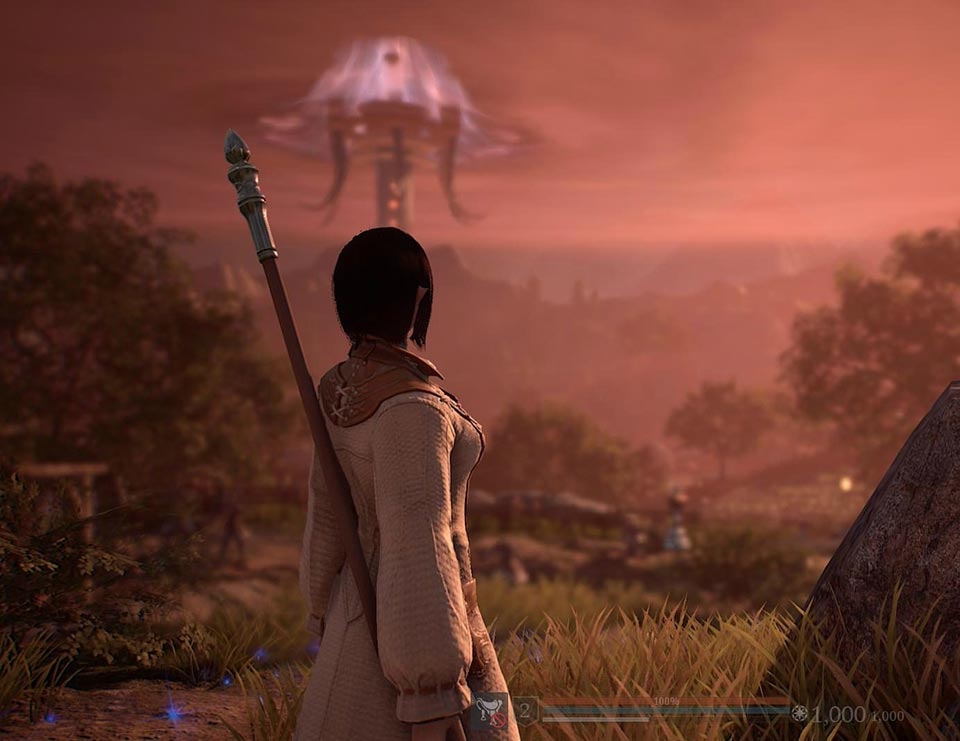The height and width of the screenshot is (741, 960).
Task: Select the level 2 badge
Action: pos(526,710)
